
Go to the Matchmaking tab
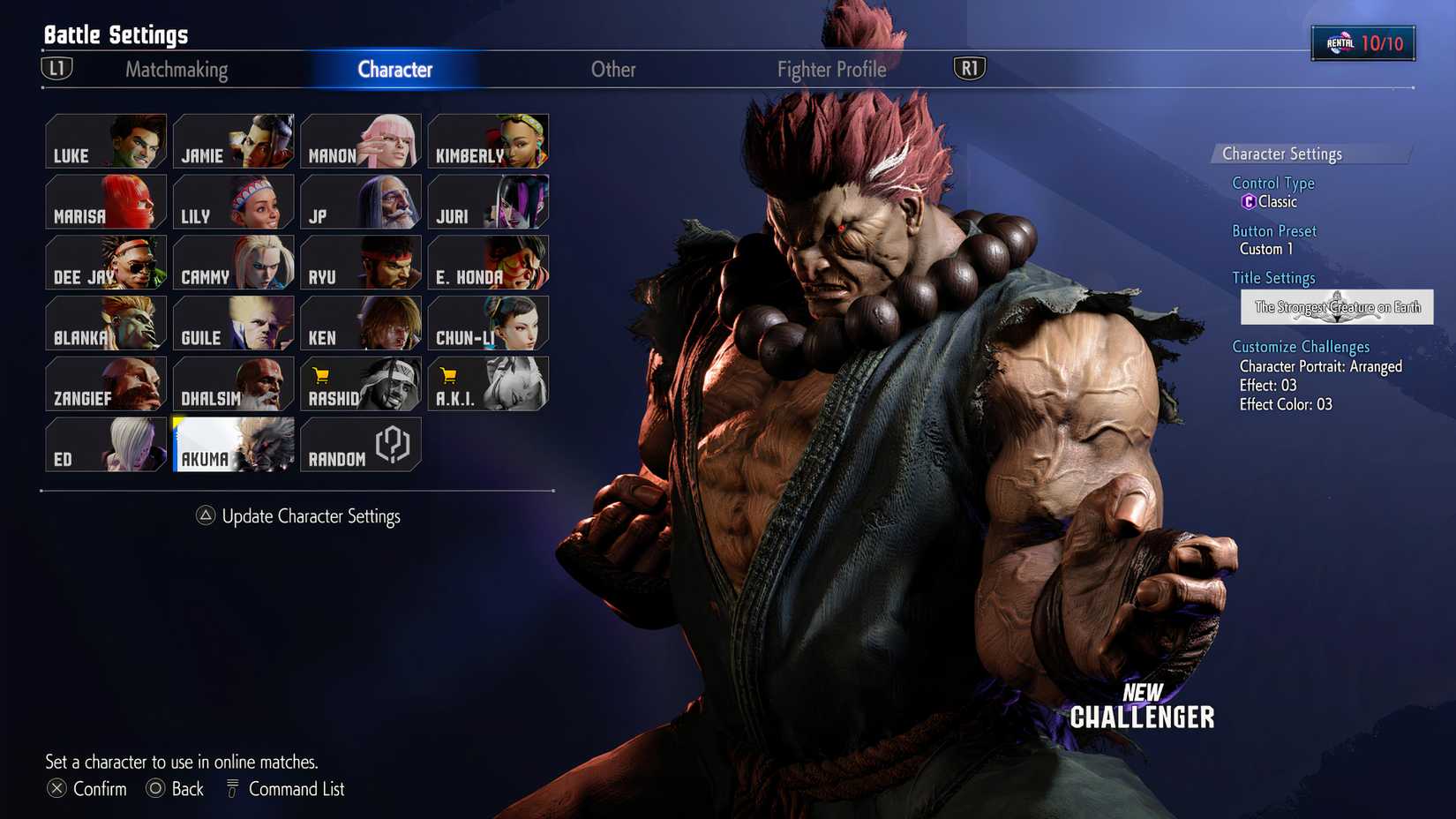click(177, 70)
